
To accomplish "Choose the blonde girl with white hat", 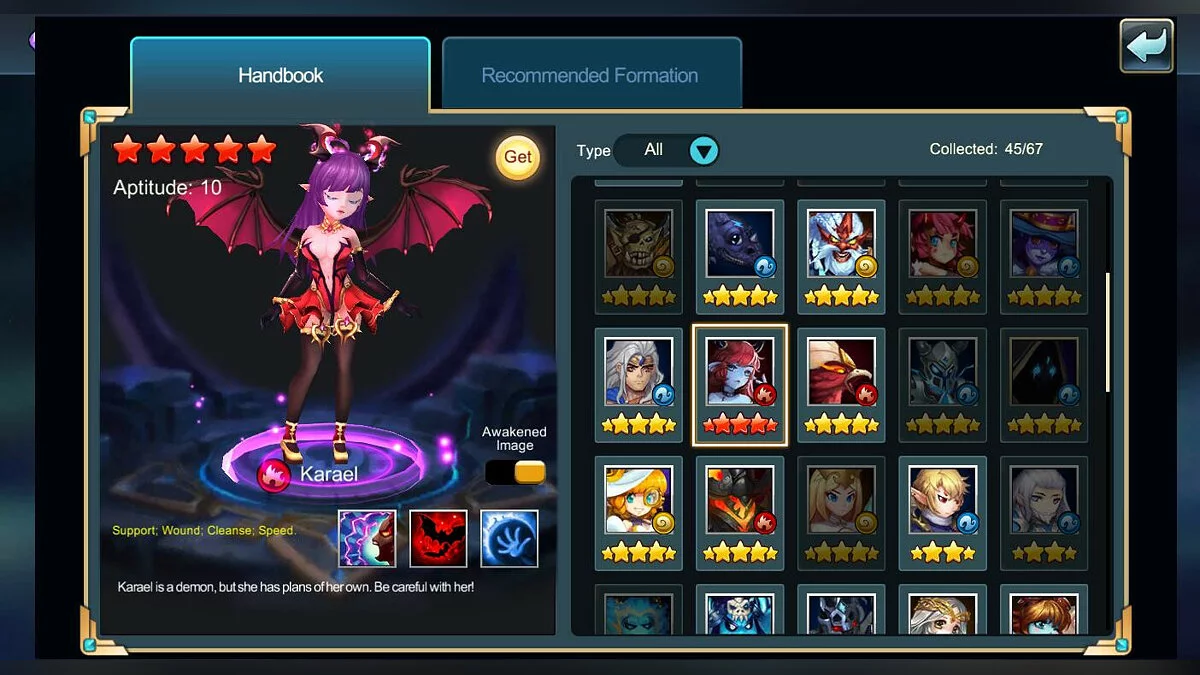I will tap(638, 499).
